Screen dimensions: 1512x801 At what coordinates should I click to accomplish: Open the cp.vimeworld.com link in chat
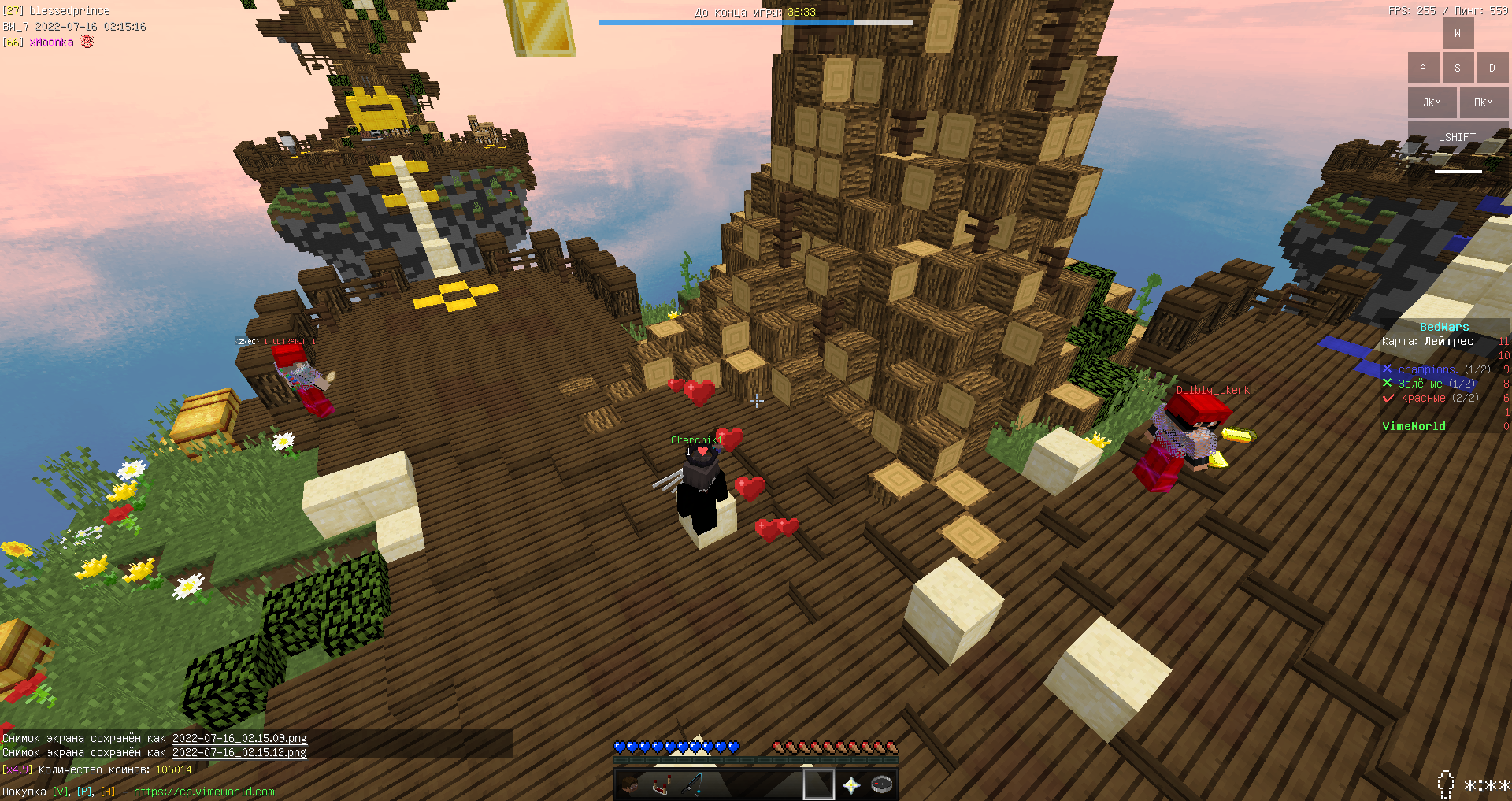tap(204, 792)
